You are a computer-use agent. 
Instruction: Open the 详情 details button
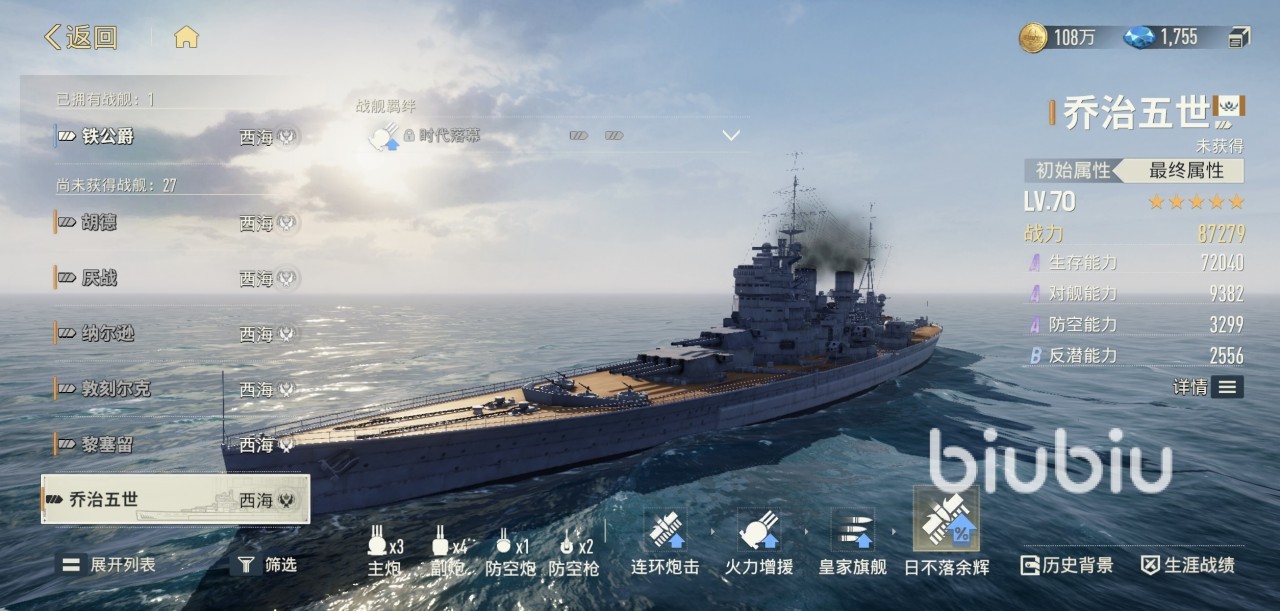1208,387
